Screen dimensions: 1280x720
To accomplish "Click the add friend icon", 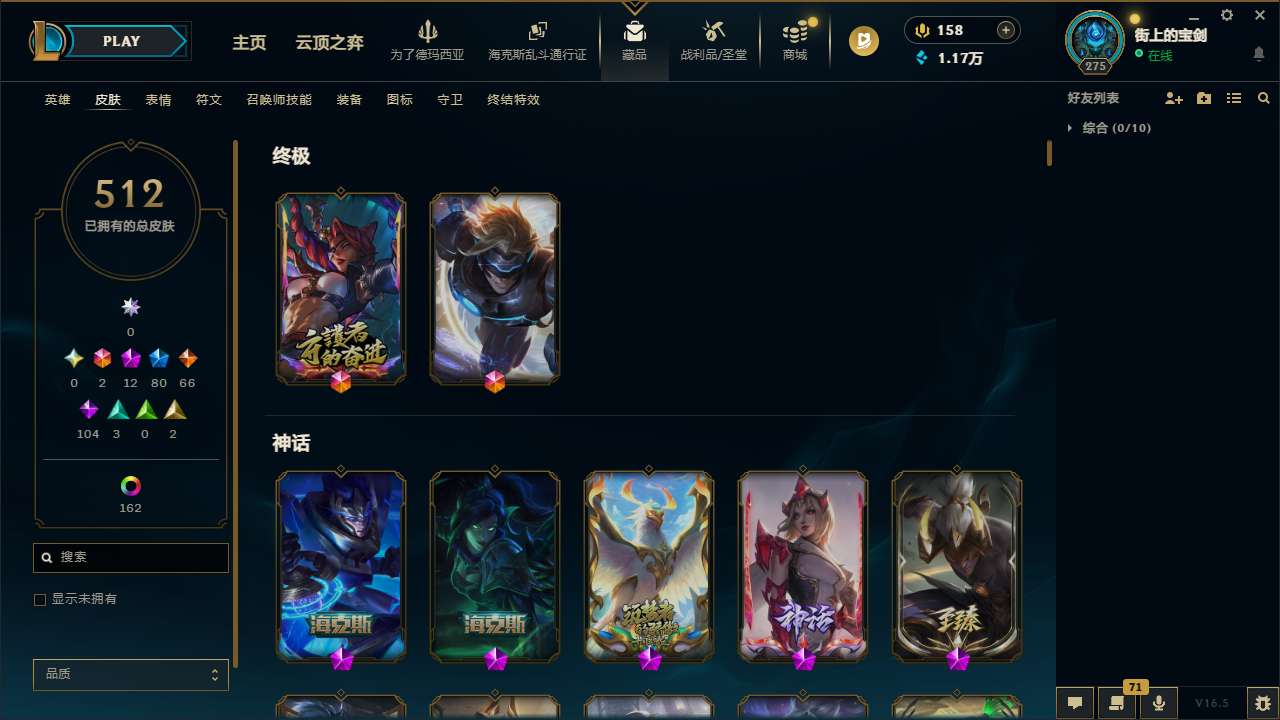I will (x=1174, y=98).
